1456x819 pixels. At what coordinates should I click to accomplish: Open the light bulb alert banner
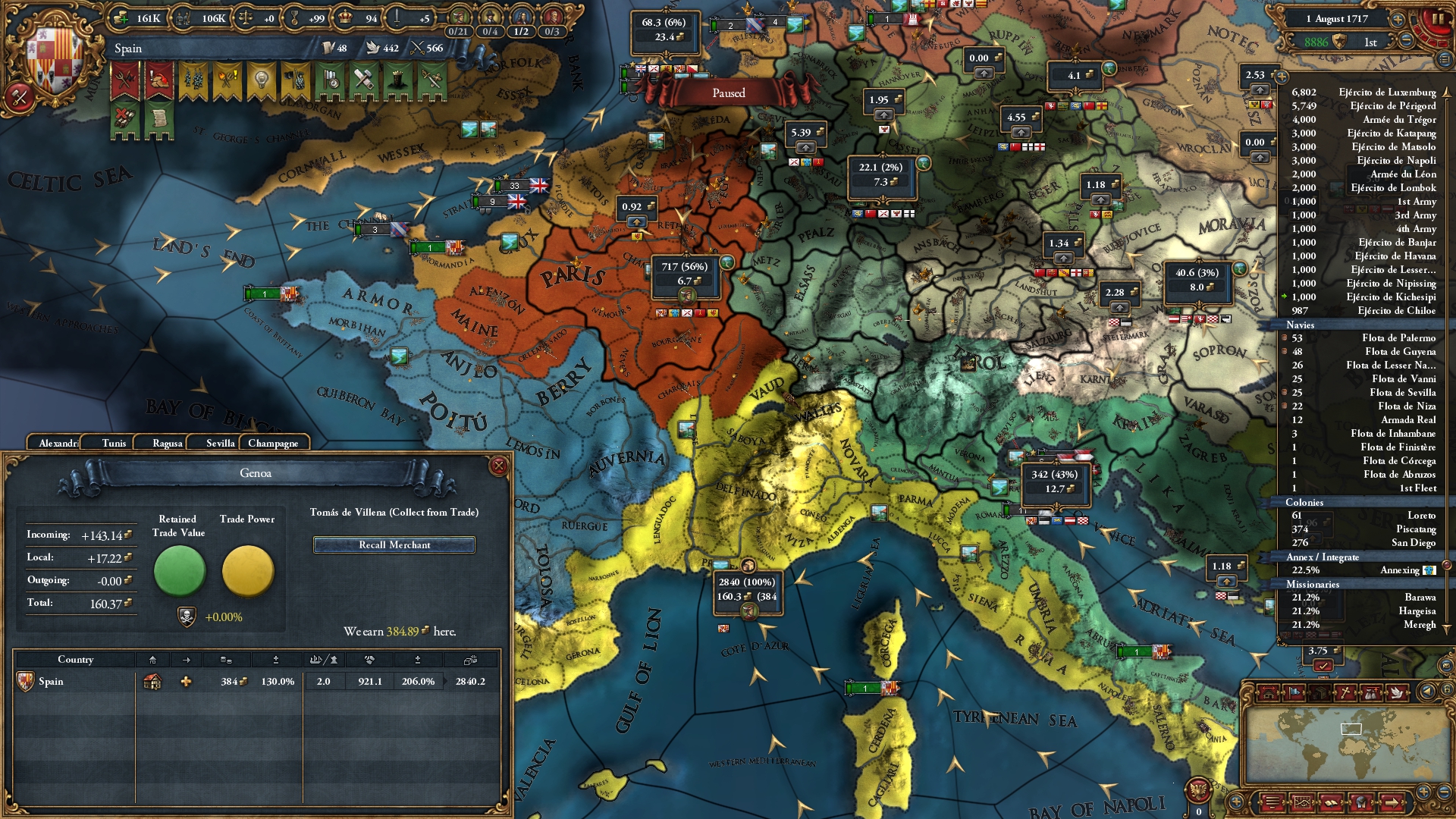point(262,80)
